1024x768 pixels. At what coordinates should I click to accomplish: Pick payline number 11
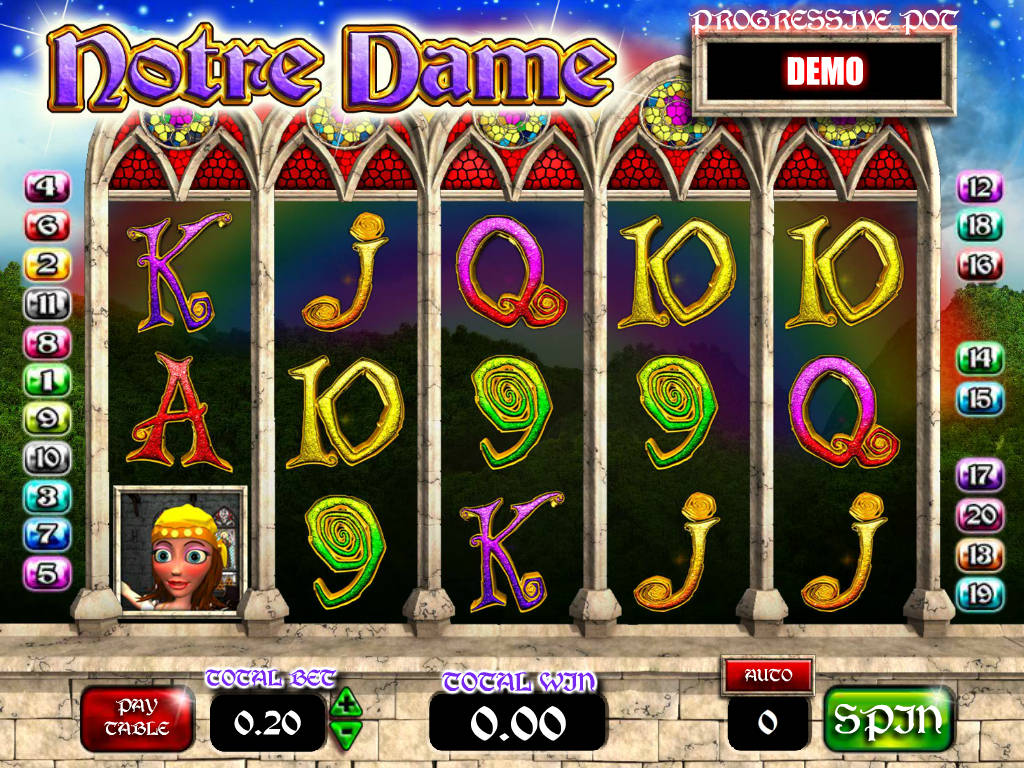coord(48,304)
